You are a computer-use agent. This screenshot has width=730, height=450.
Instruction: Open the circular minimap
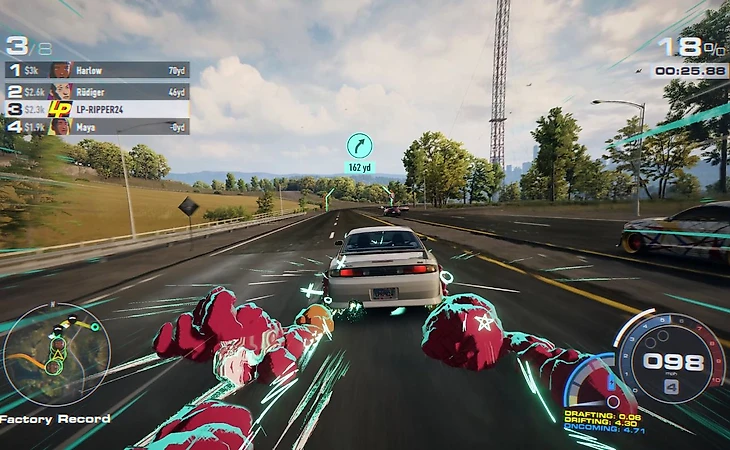click(43, 353)
